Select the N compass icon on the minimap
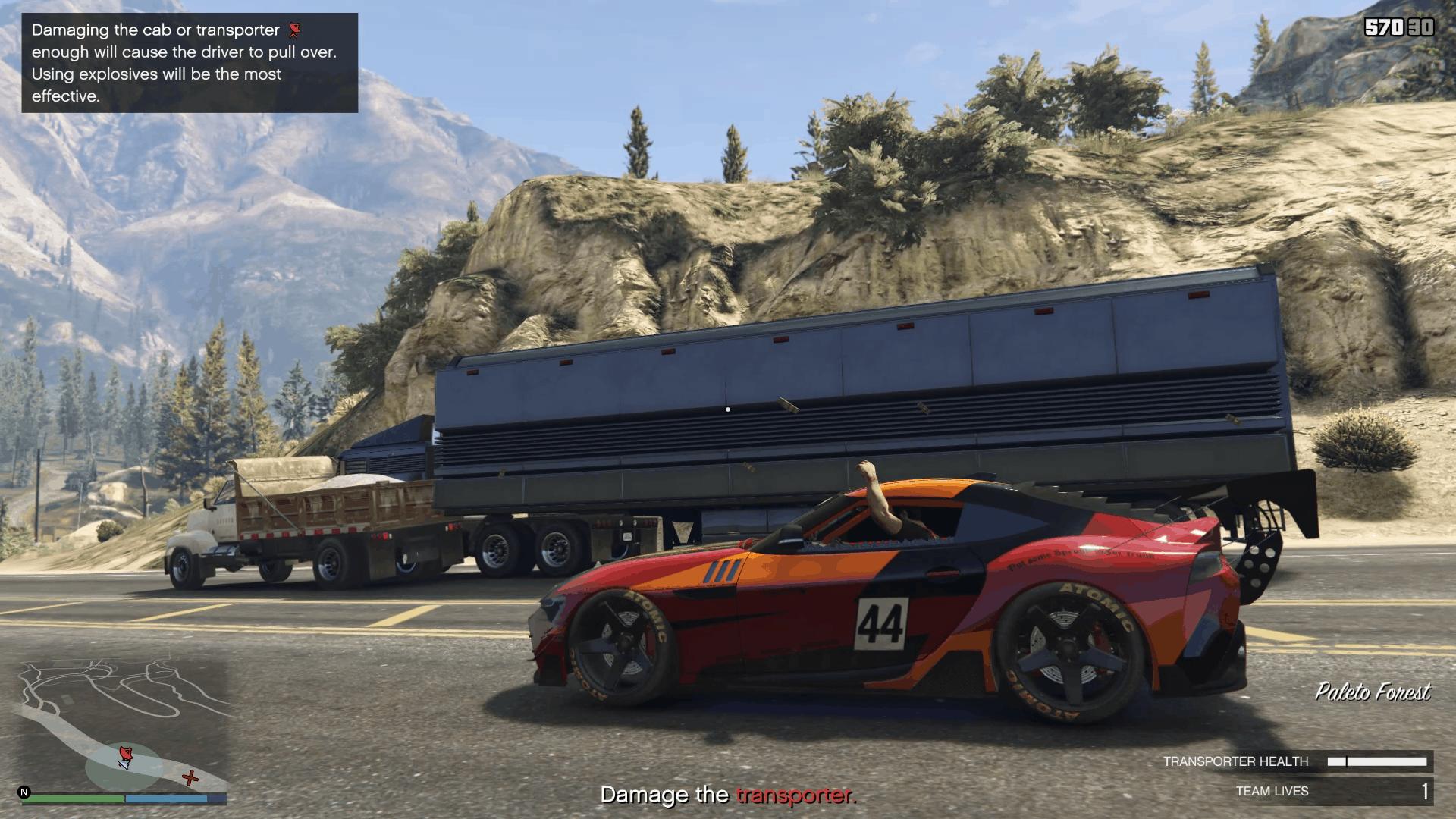 (x=24, y=792)
